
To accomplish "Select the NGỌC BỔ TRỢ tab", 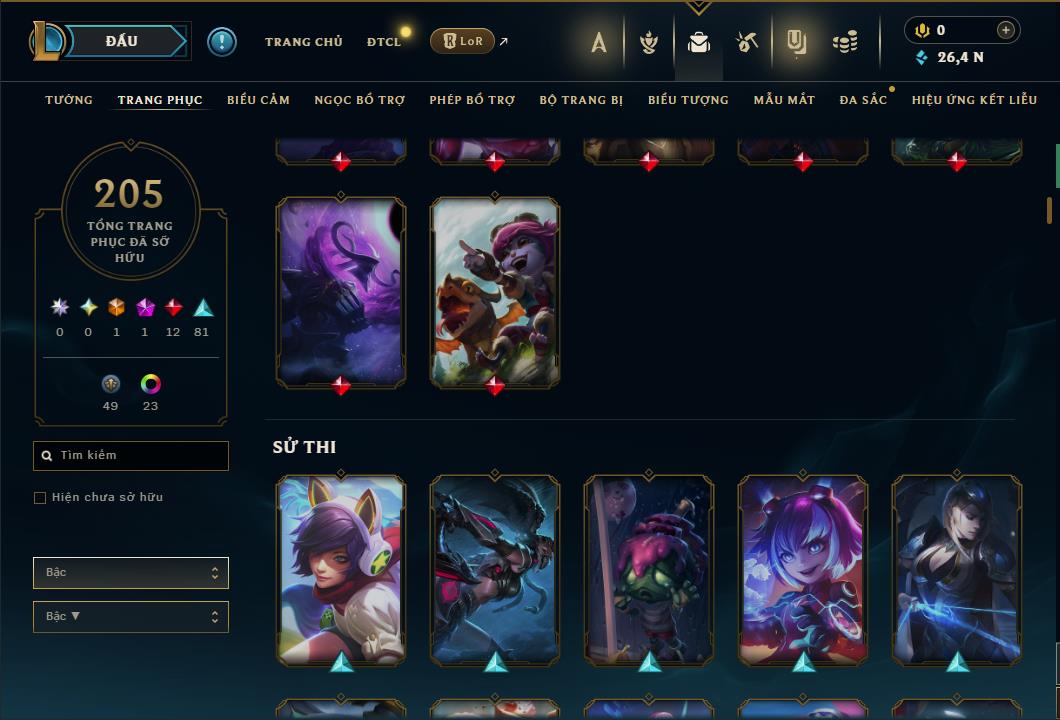I will click(359, 100).
